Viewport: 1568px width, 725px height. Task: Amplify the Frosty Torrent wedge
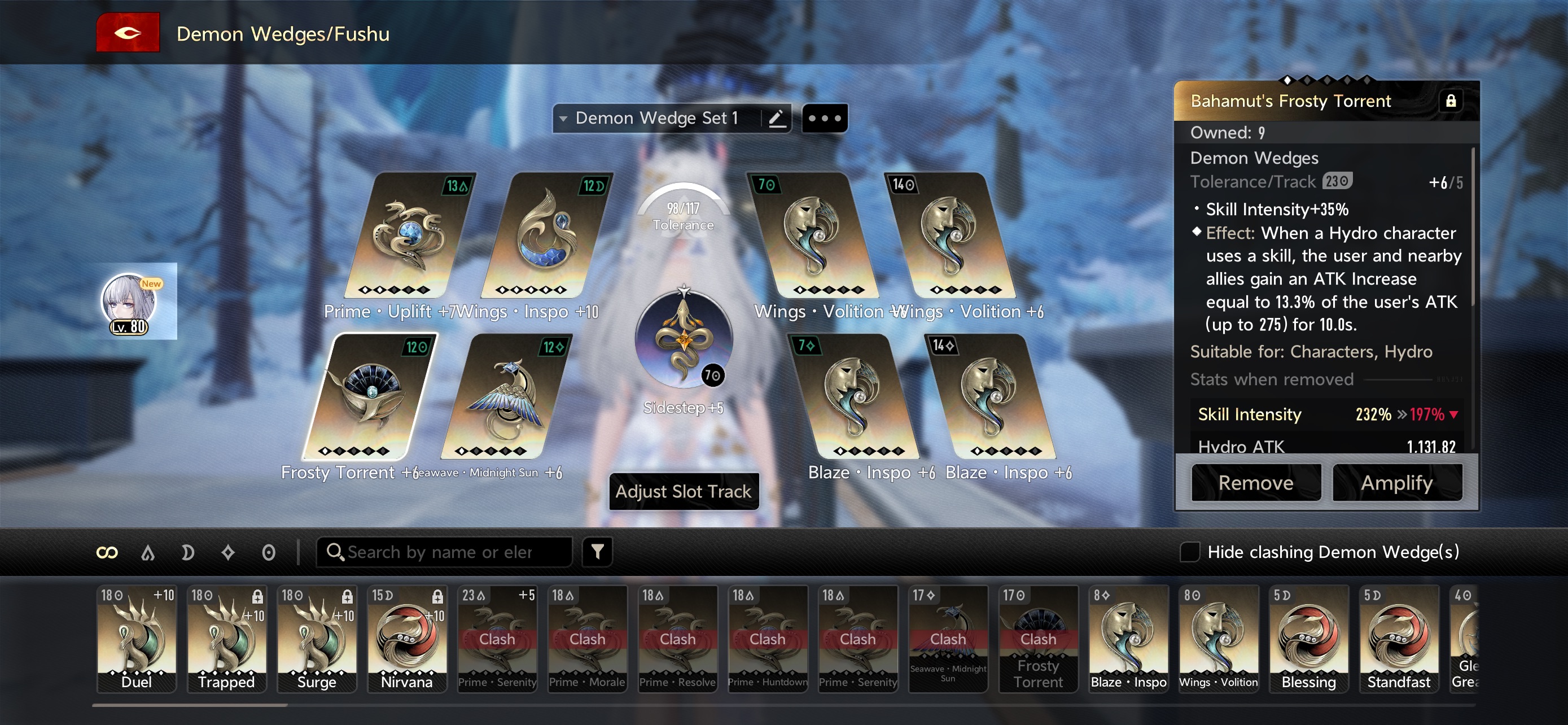(x=1396, y=483)
